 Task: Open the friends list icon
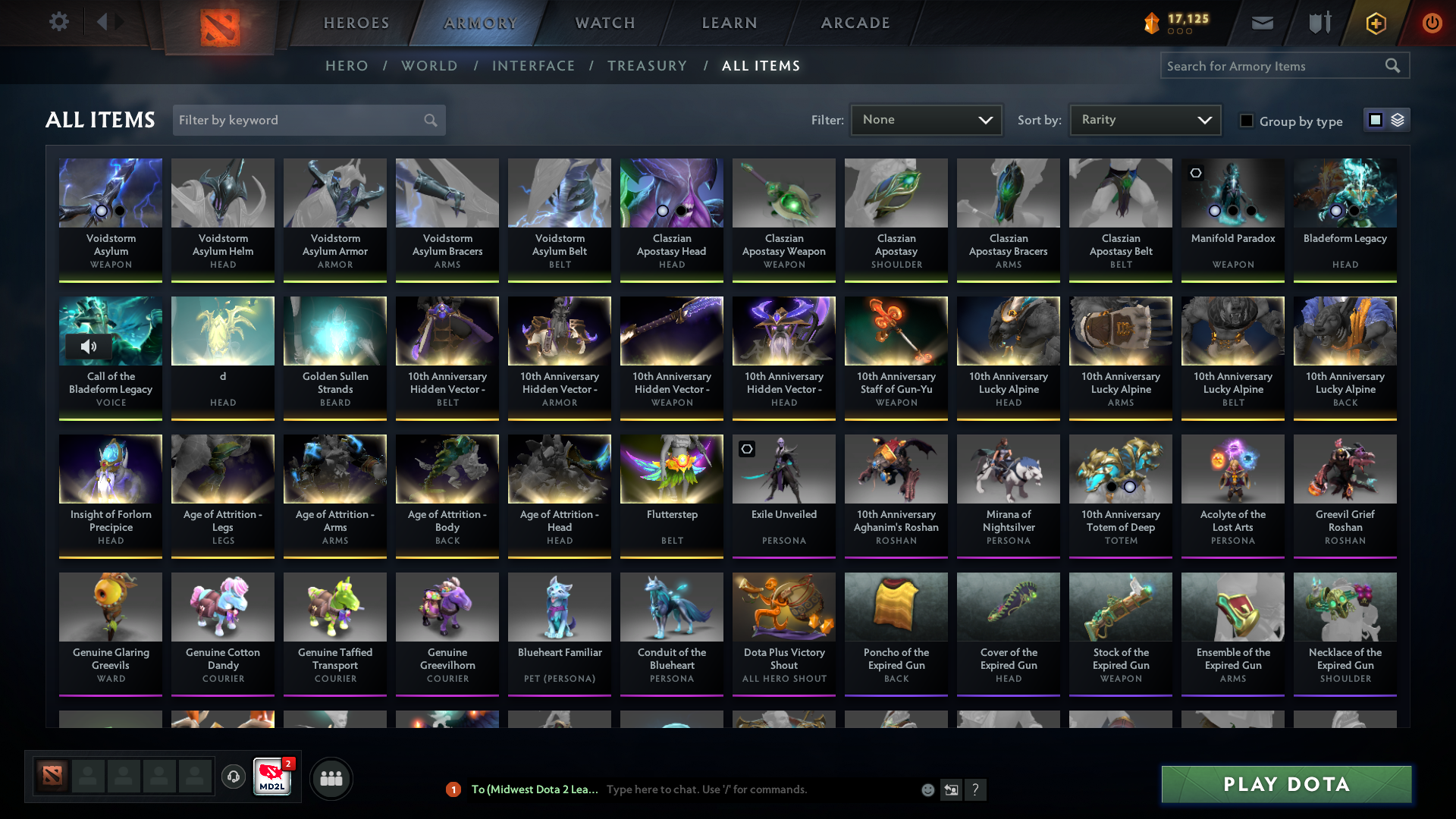(331, 778)
